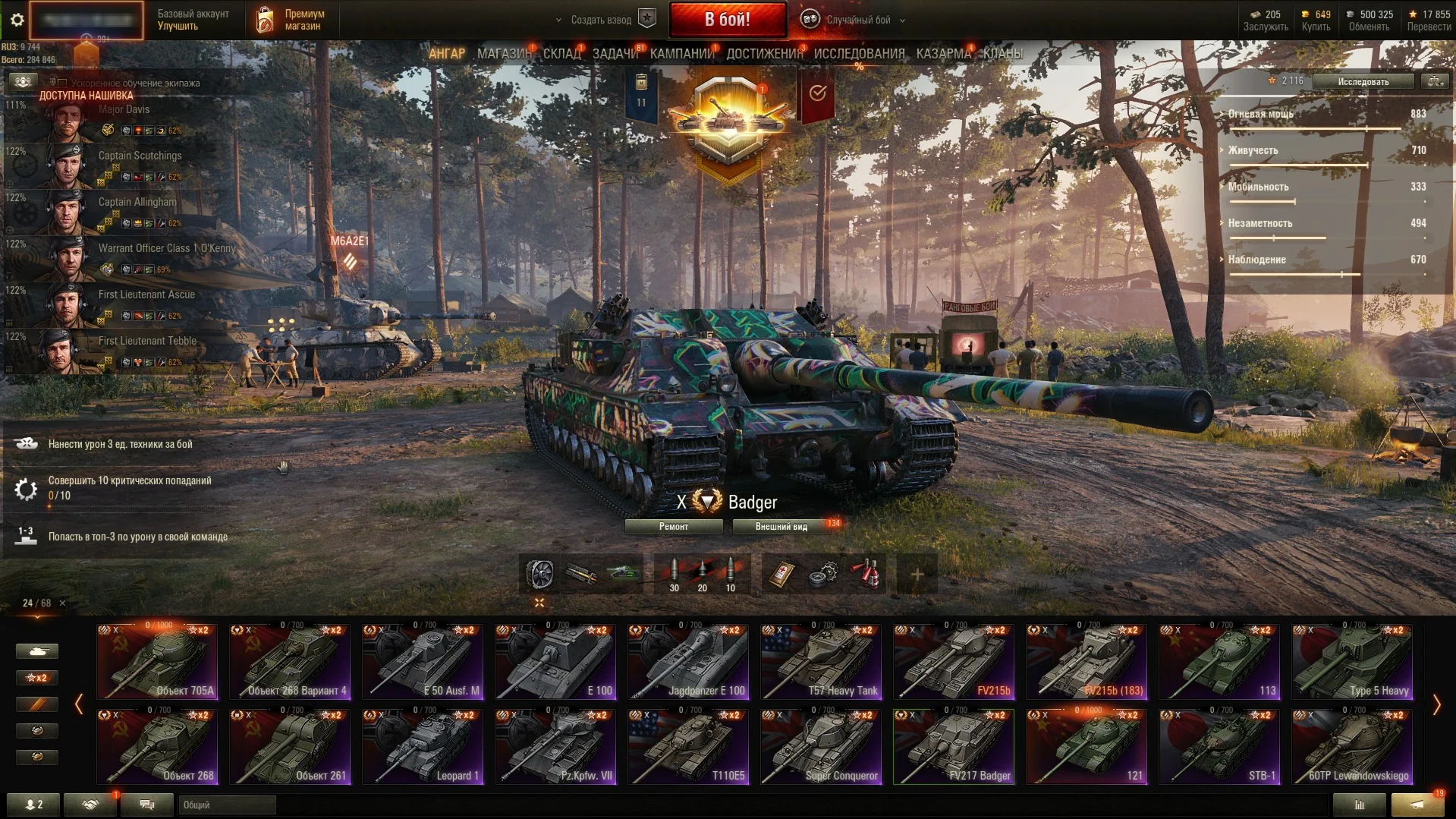1456x819 pixels.
Task: Click the Ремонт button
Action: 673,527
